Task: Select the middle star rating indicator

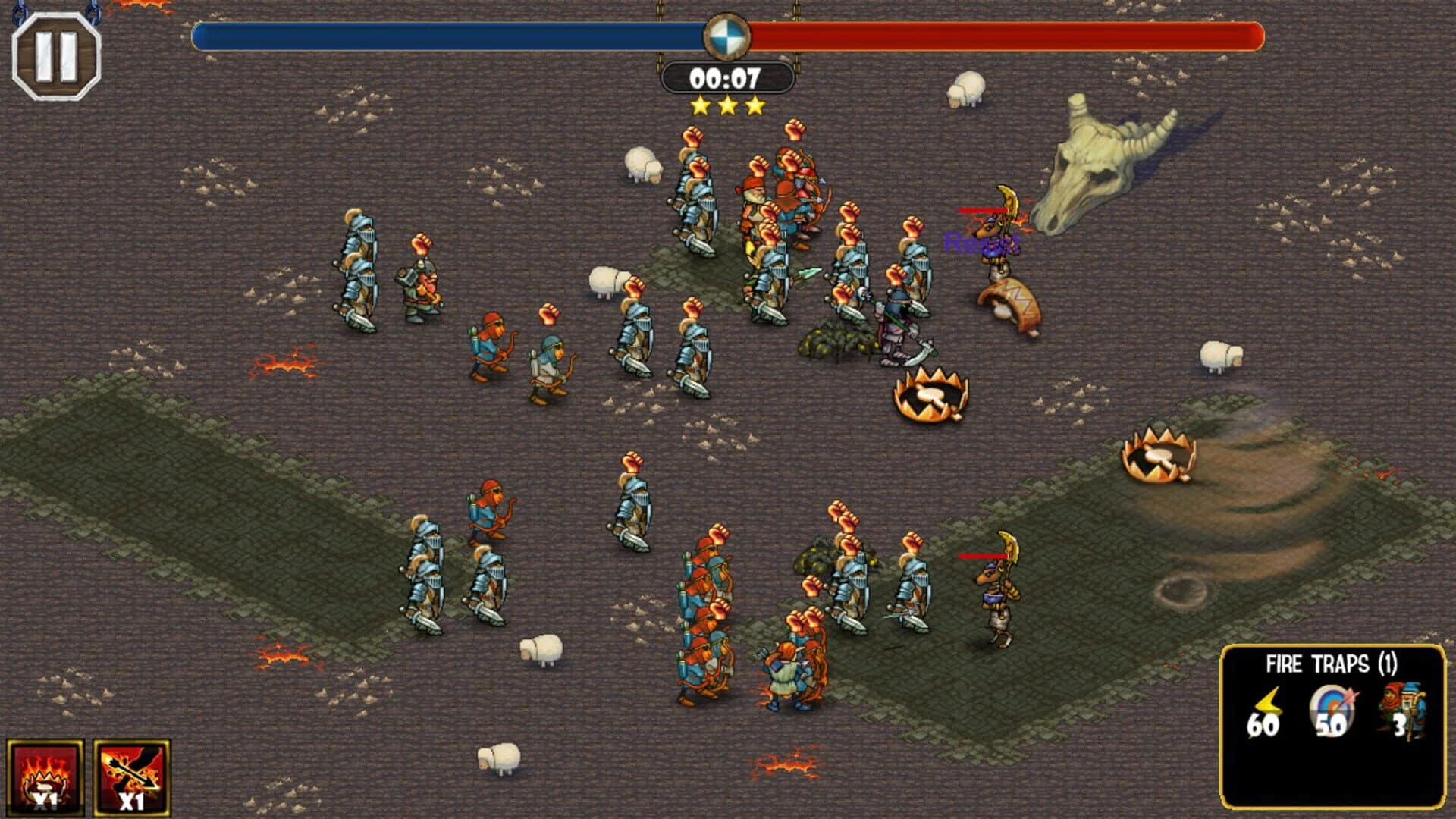Action: tap(726, 105)
